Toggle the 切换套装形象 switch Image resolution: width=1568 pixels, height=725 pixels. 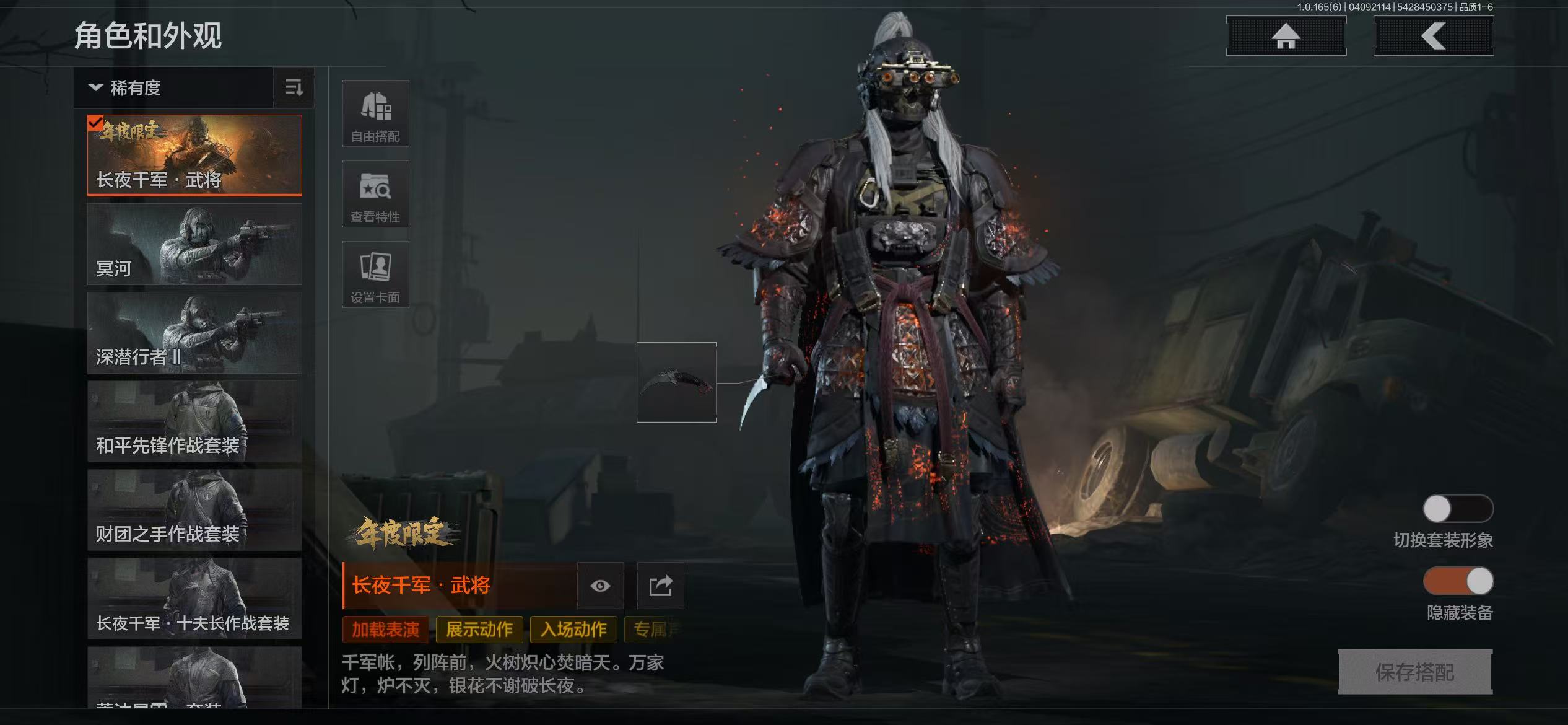tap(1458, 509)
